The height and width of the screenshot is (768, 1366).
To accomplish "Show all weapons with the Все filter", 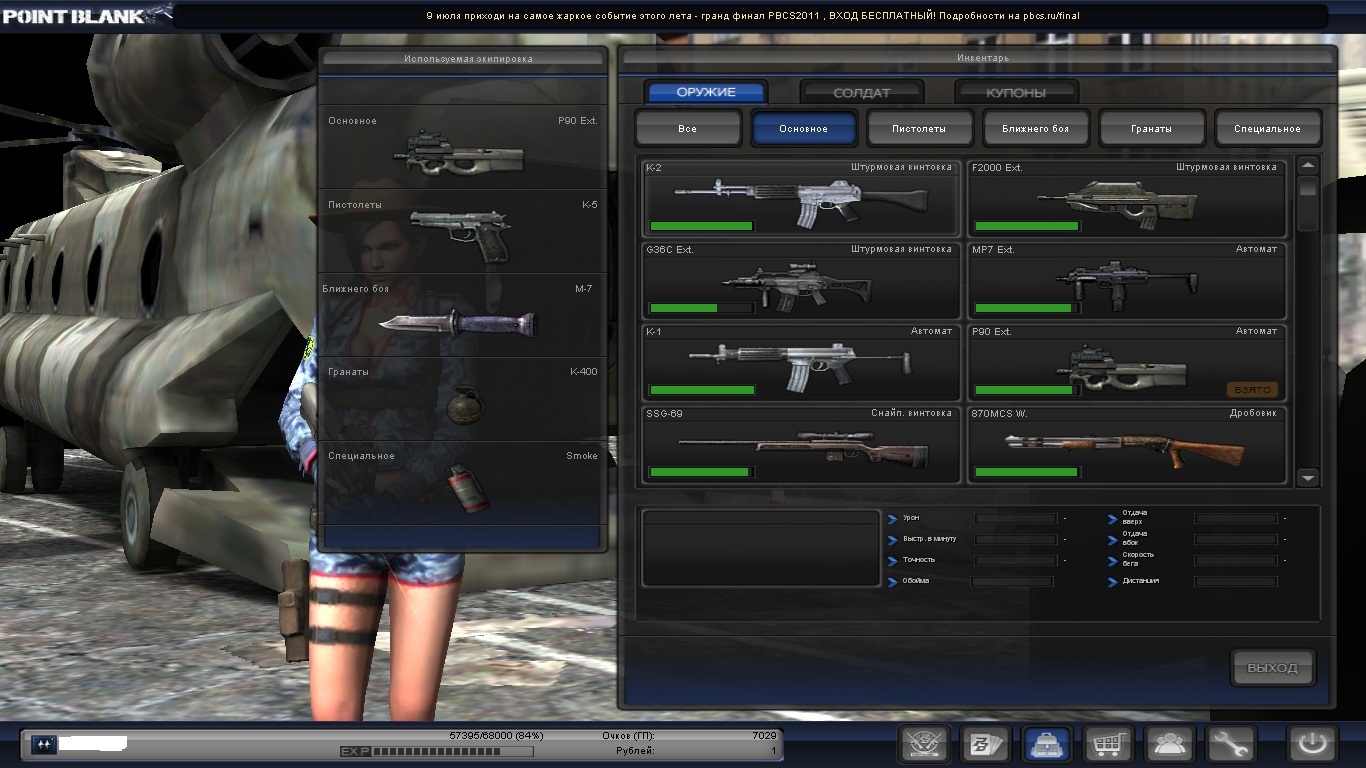I will pyautogui.click(x=688, y=129).
